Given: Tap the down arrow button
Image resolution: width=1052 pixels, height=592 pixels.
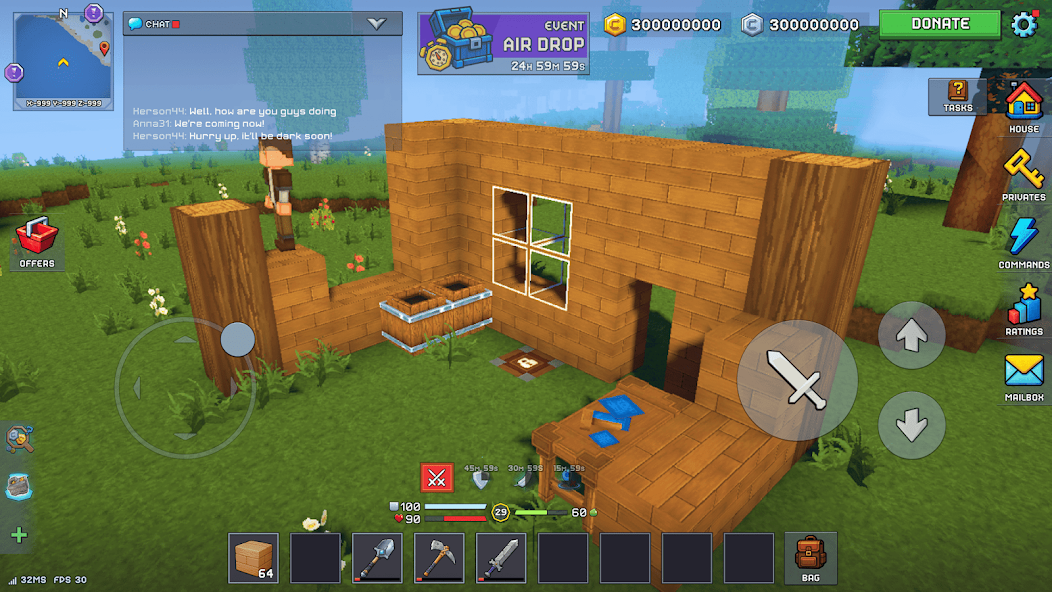Looking at the screenshot, I should pyautogui.click(x=911, y=425).
